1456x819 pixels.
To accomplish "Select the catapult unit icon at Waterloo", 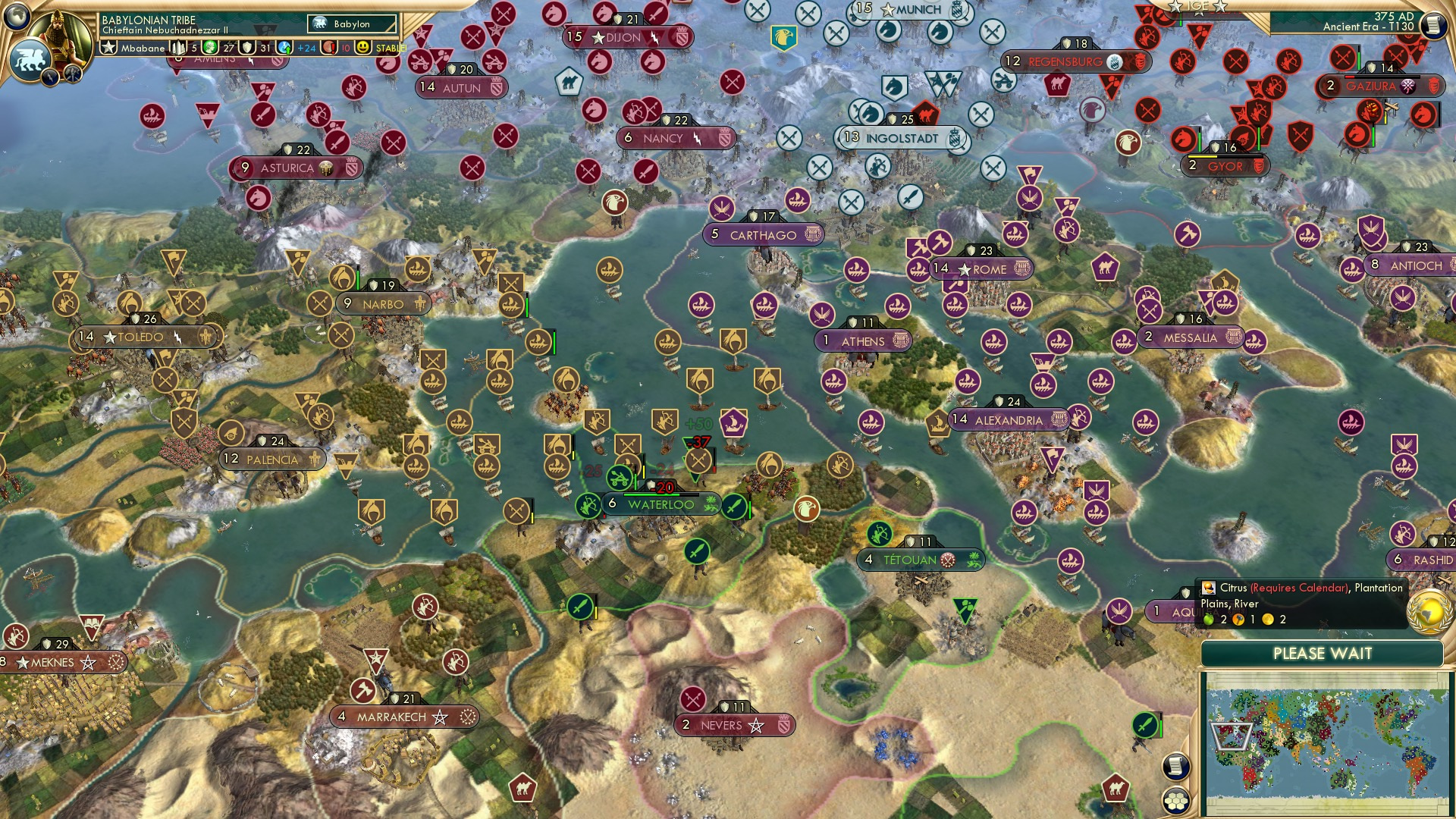I will coord(620,479).
